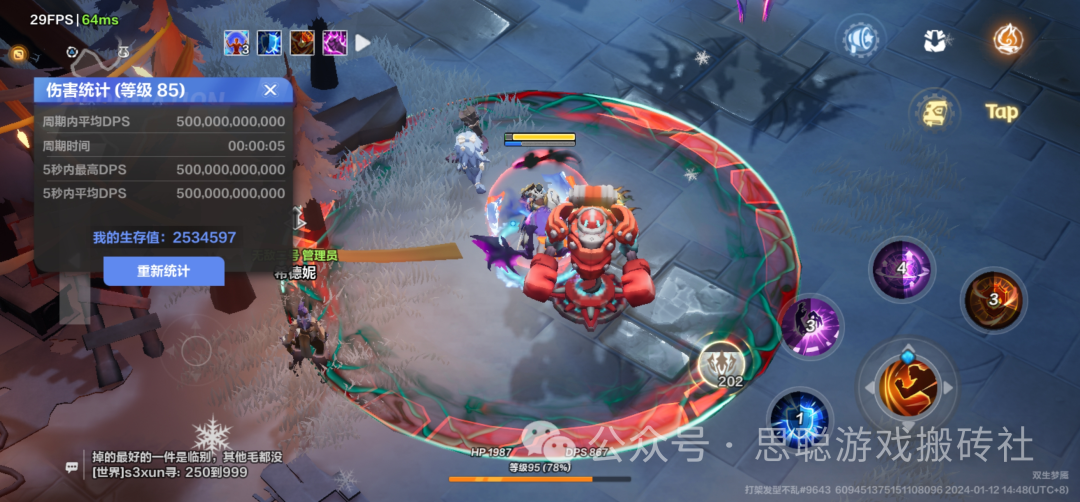The width and height of the screenshot is (1080, 502).
Task: Use the purple orbit skill marked 4
Action: click(902, 269)
